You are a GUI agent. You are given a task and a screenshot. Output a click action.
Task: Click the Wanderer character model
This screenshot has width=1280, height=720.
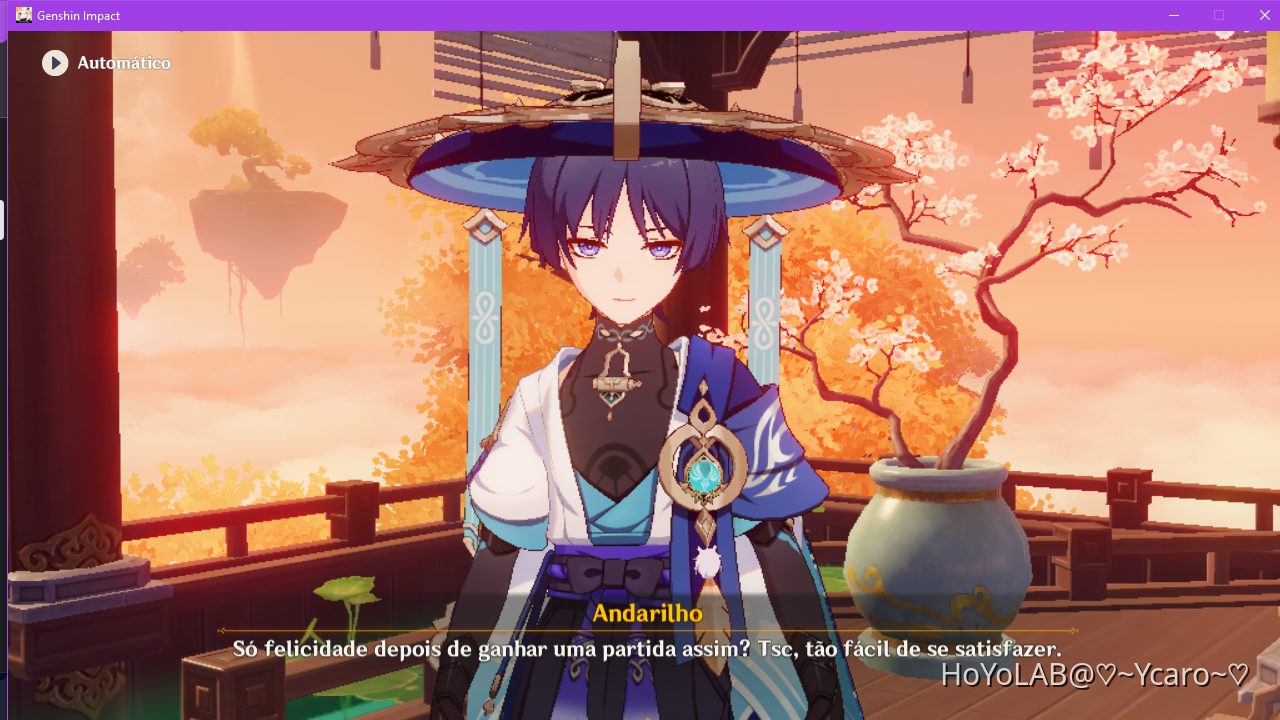pos(630,380)
